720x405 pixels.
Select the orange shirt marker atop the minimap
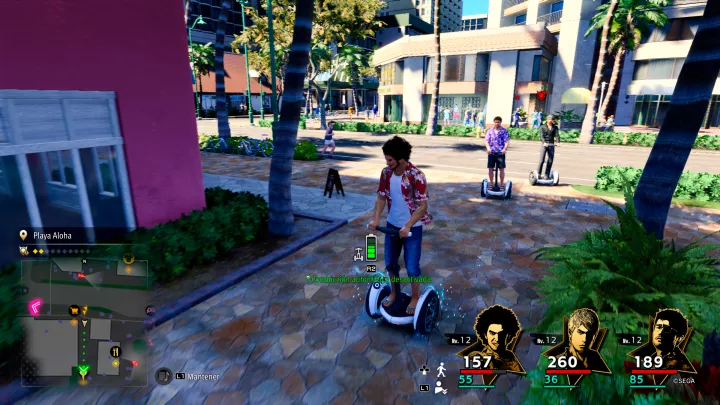[x=129, y=259]
